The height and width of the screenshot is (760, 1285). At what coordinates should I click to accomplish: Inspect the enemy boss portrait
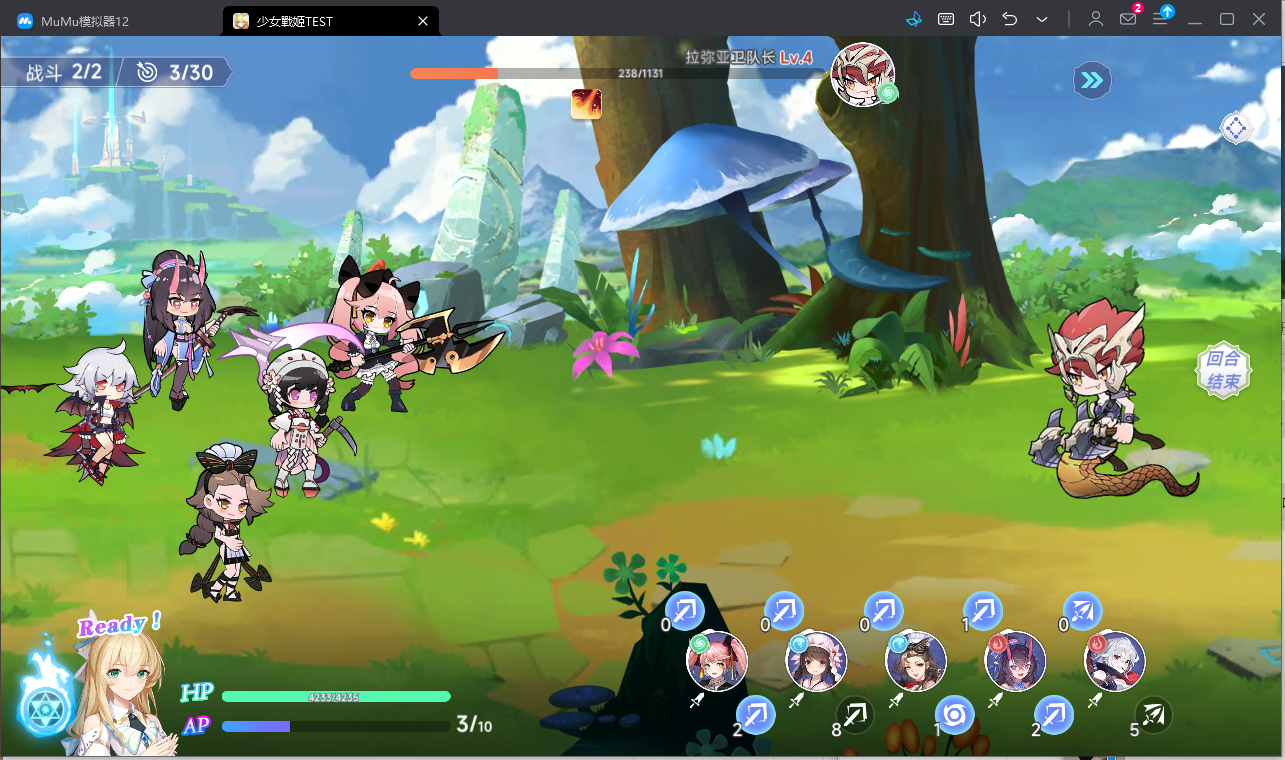pyautogui.click(x=862, y=74)
